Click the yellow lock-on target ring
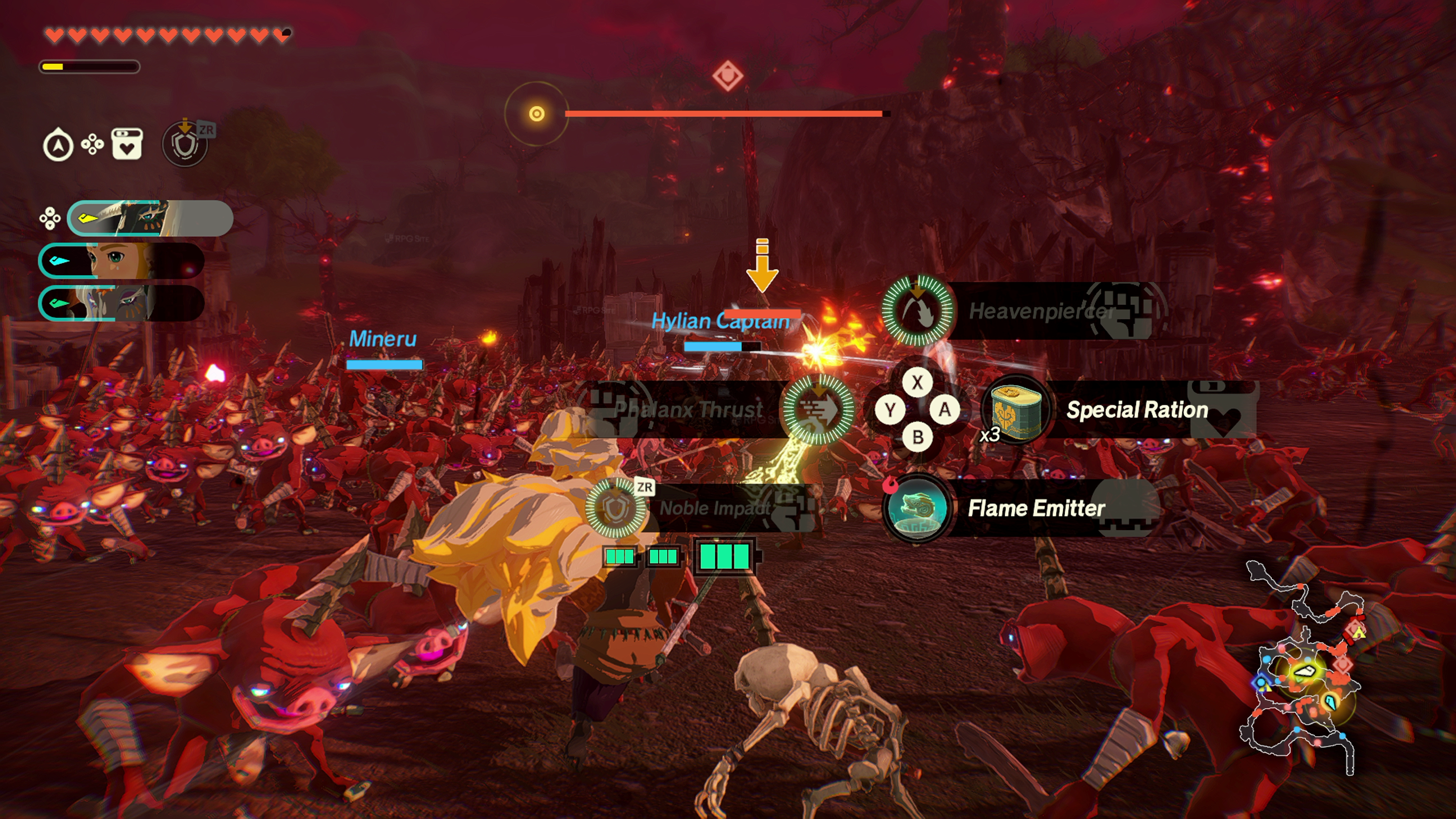Viewport: 1456px width, 819px height. (x=537, y=114)
